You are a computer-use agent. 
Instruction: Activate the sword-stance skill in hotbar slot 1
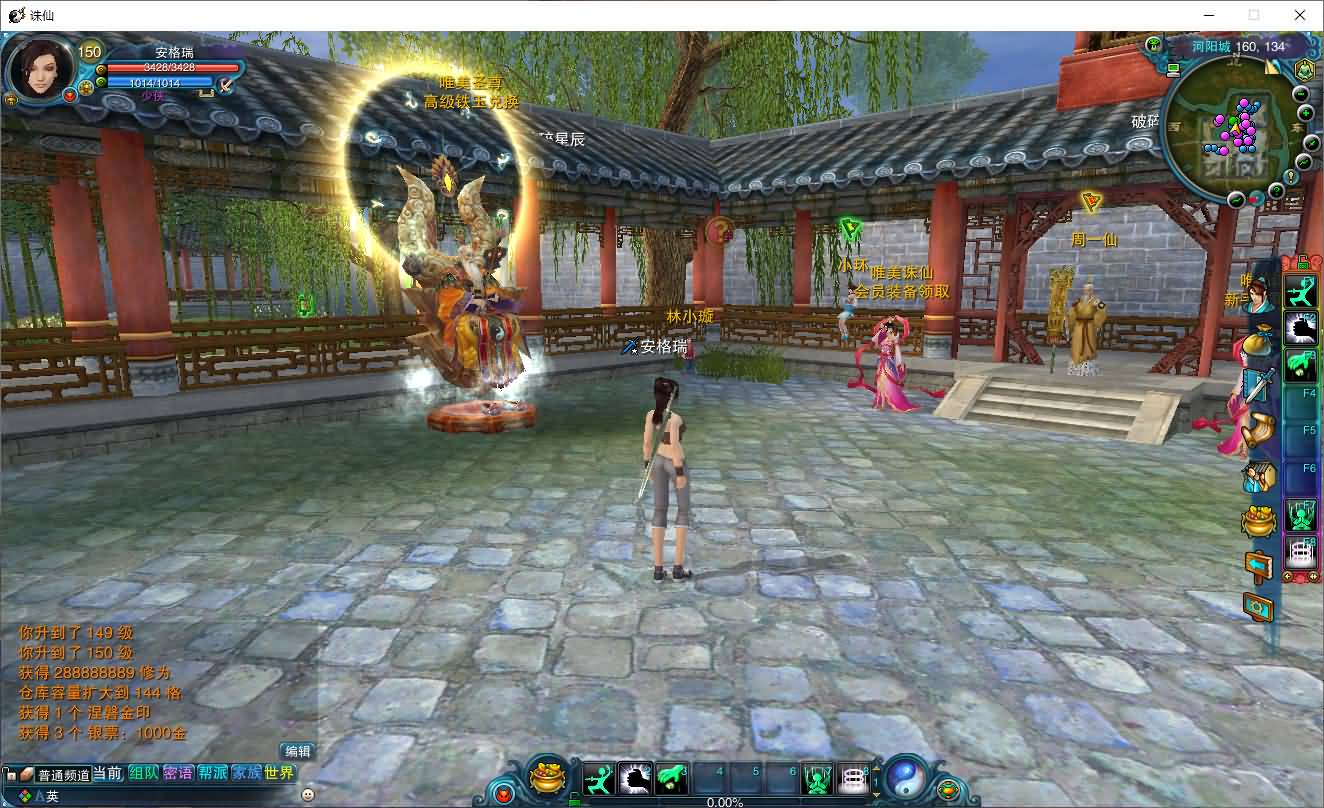pos(599,778)
